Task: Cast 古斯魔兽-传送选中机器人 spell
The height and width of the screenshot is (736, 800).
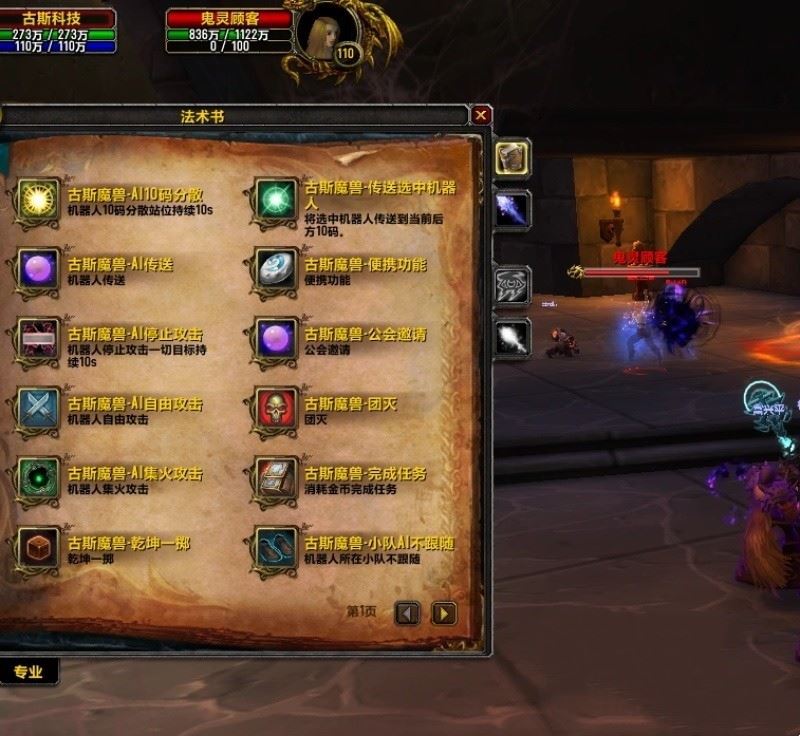Action: click(275, 200)
